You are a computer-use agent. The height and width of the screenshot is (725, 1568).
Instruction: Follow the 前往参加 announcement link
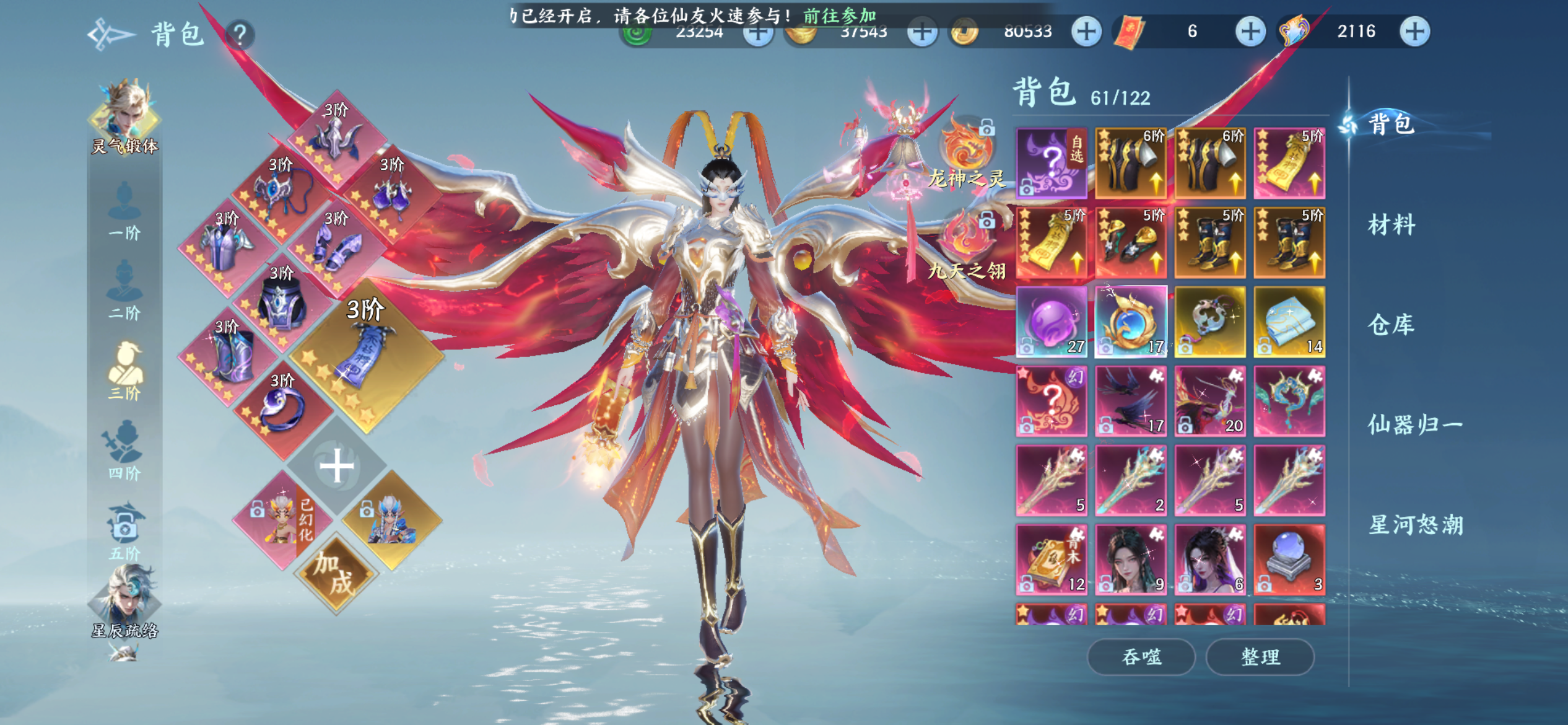tap(839, 15)
